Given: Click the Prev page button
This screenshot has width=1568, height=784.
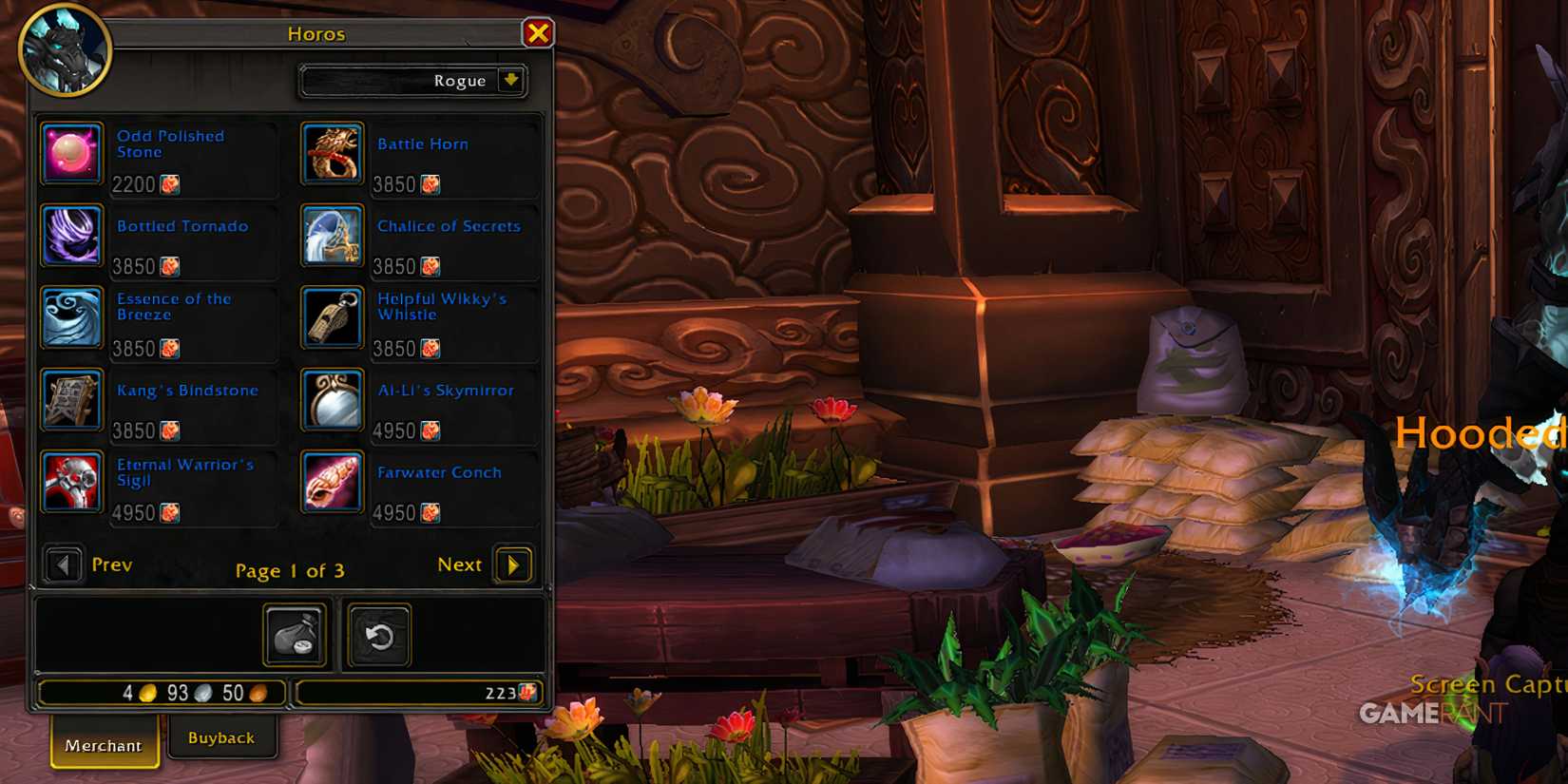Looking at the screenshot, I should click(64, 564).
